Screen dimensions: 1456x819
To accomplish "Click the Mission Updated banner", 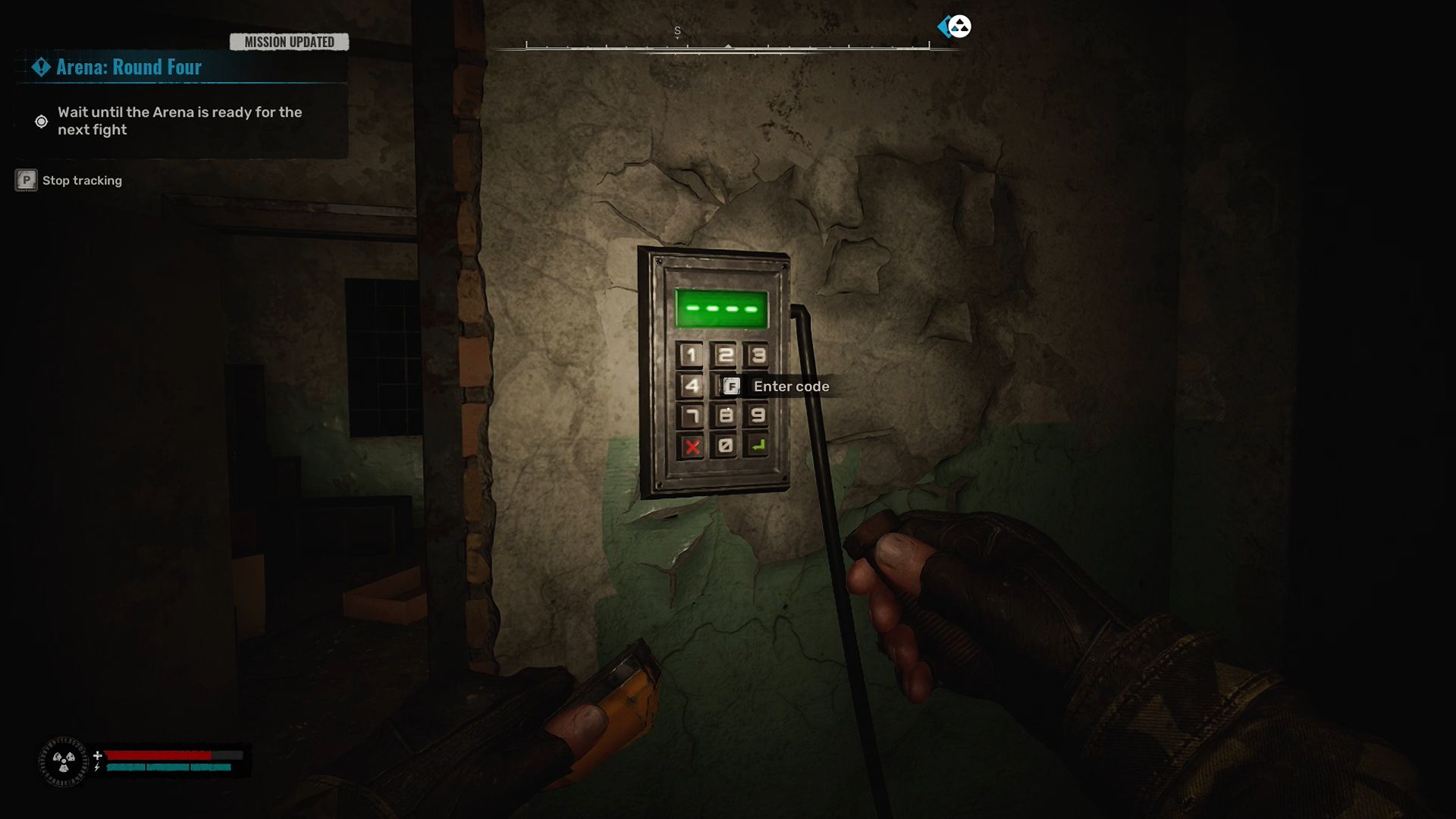I will [289, 42].
